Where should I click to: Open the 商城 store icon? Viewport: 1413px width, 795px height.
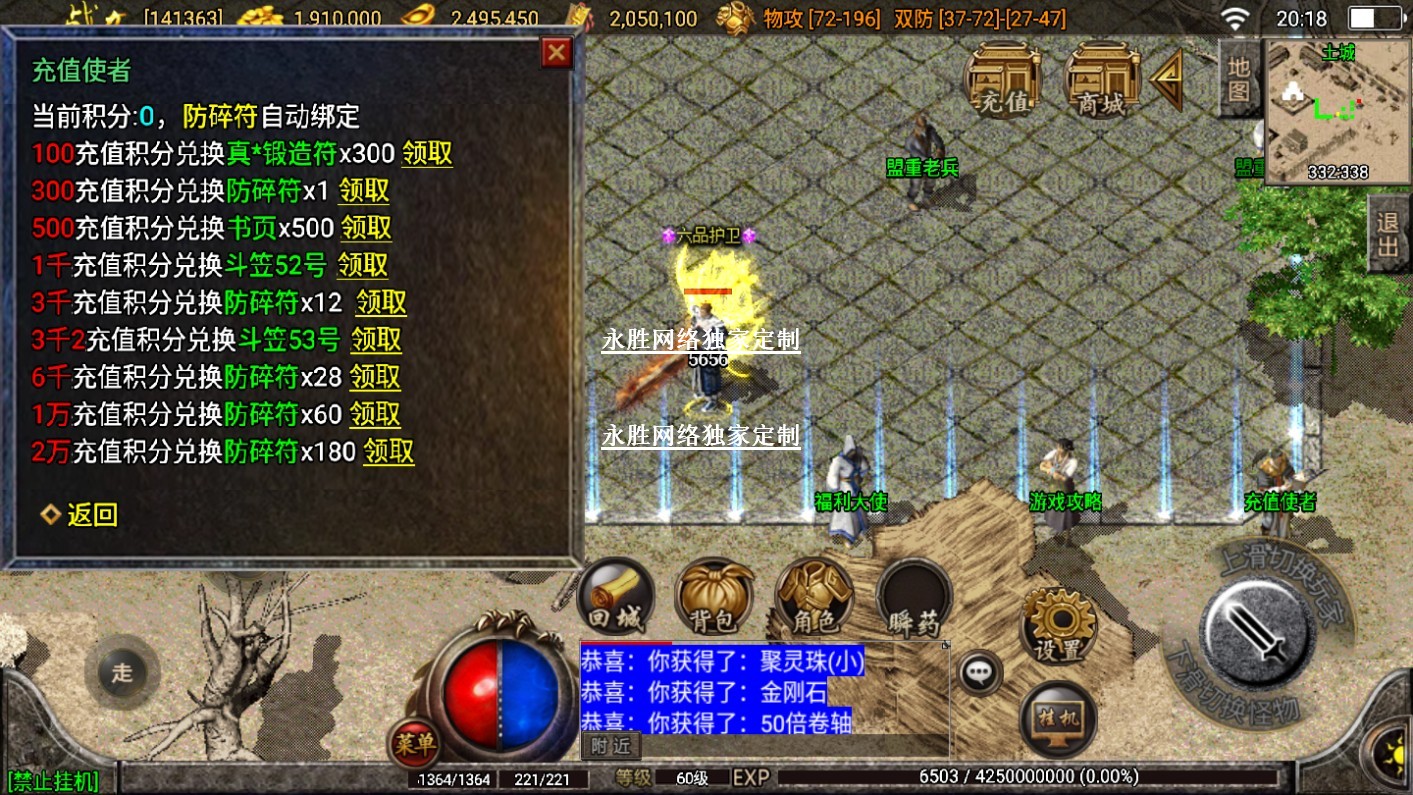click(x=1102, y=80)
